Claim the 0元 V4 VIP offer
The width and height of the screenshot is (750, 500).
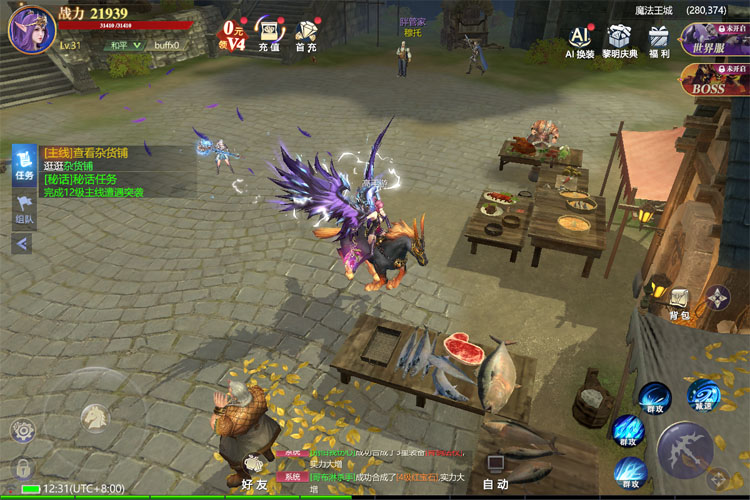pos(233,33)
